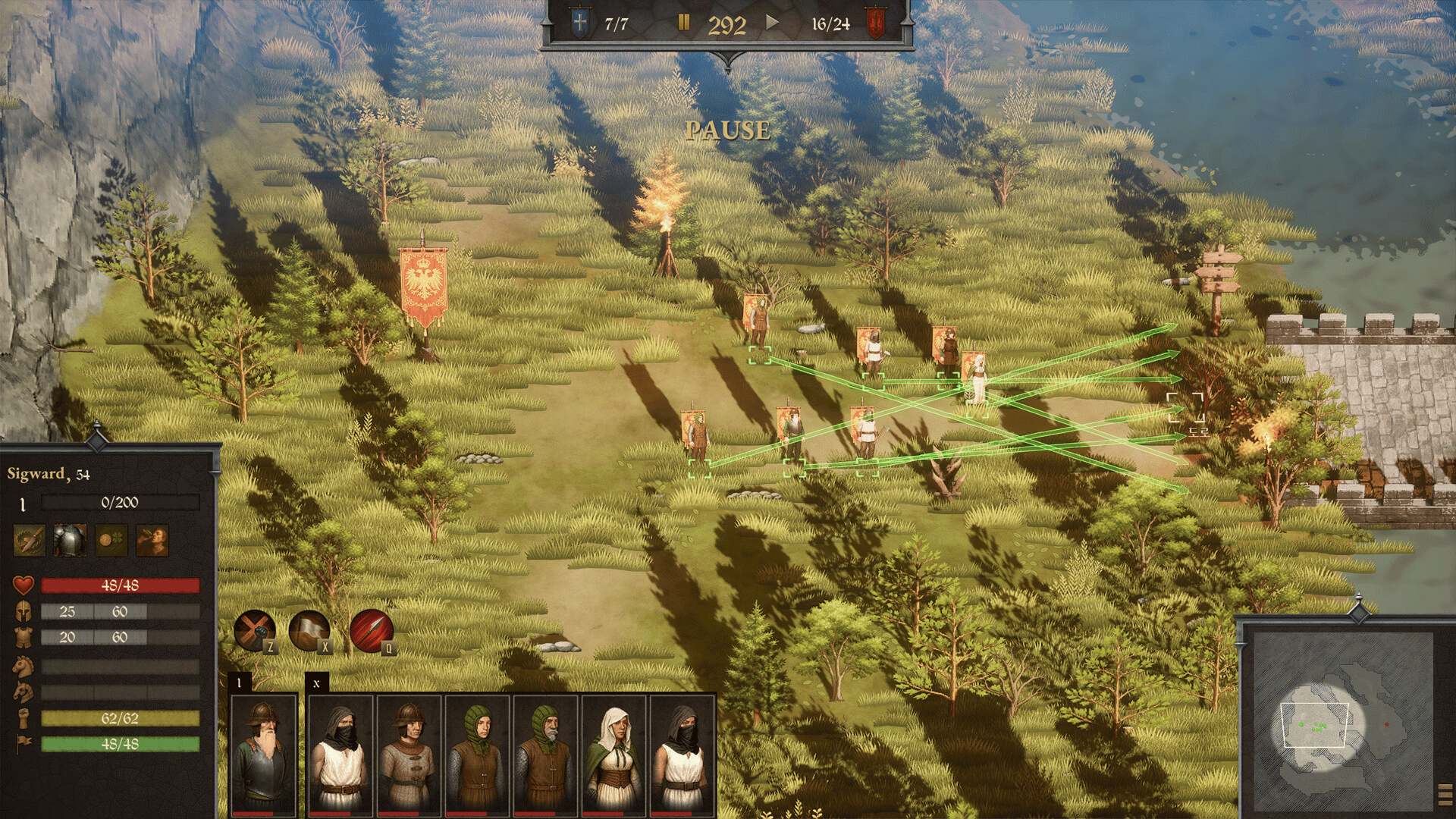Resume the battle with the play arrow

click(x=772, y=23)
